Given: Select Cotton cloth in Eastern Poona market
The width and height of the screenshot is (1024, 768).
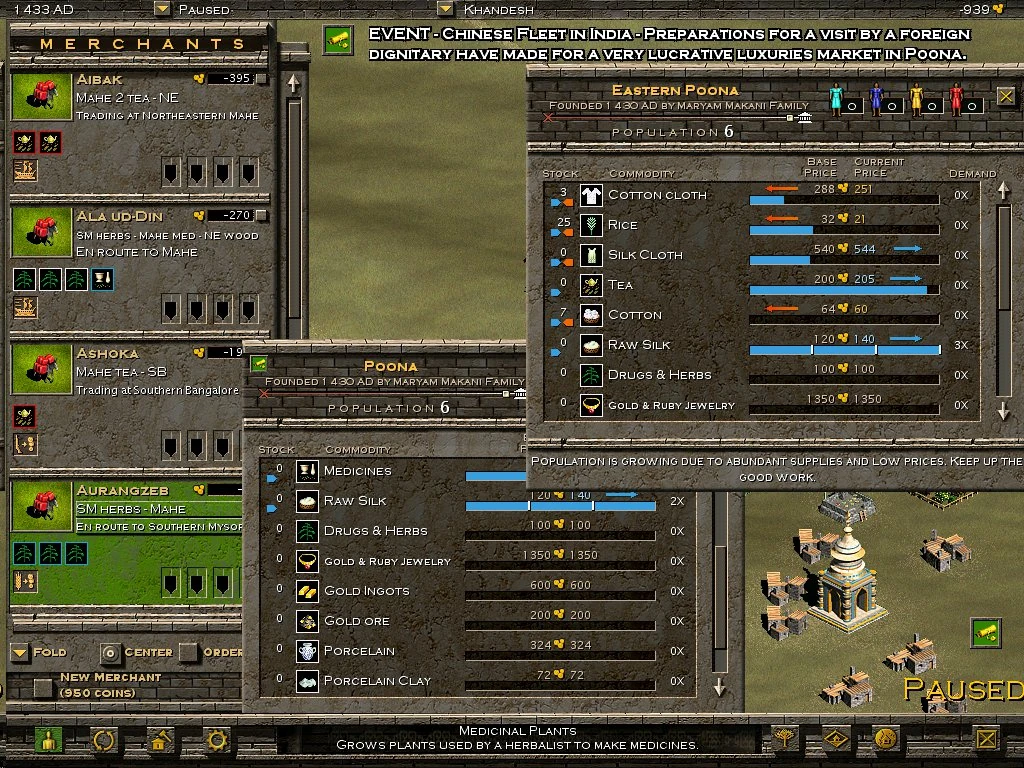Looking at the screenshot, I should (656, 195).
